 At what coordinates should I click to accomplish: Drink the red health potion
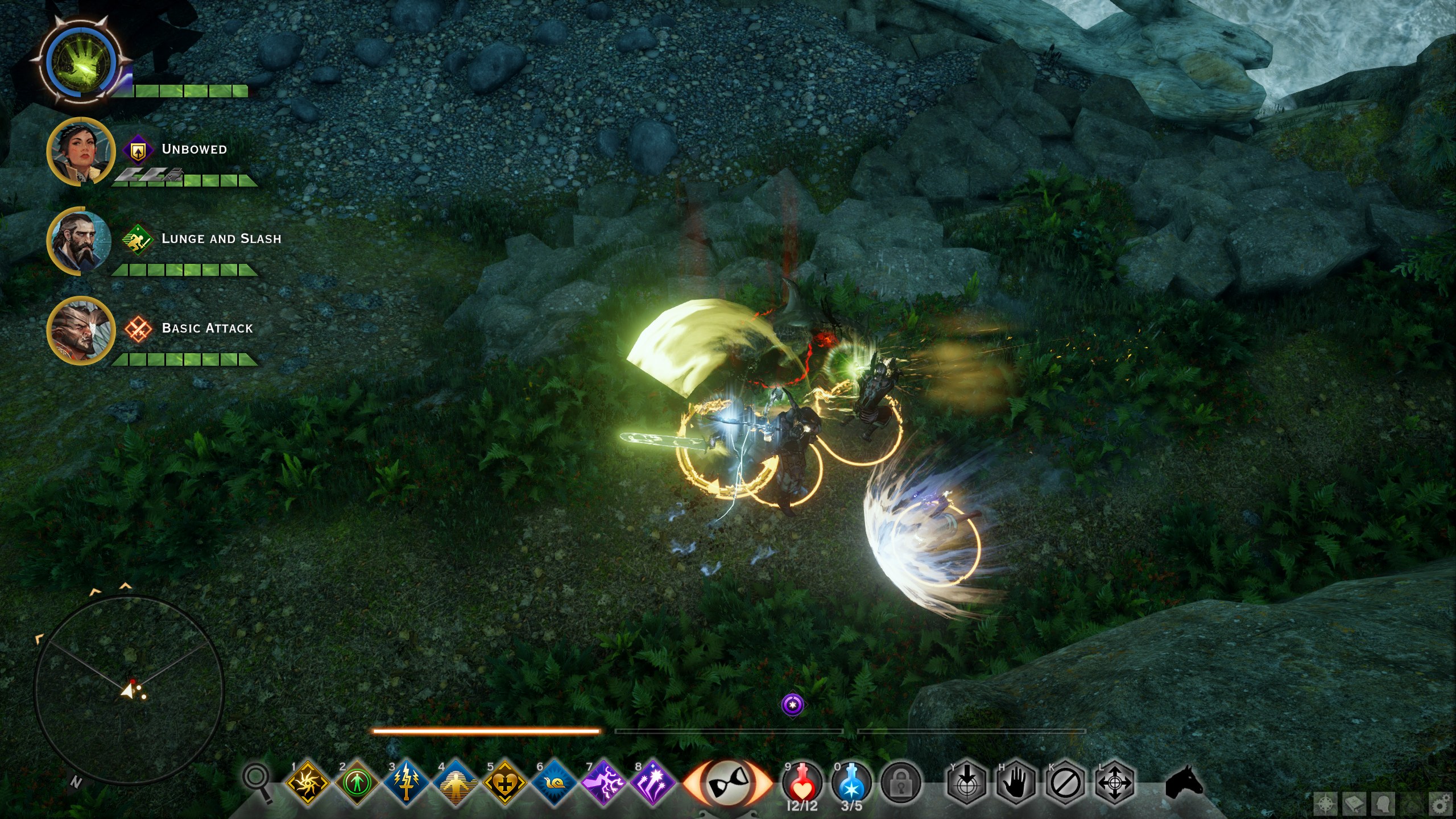(802, 782)
